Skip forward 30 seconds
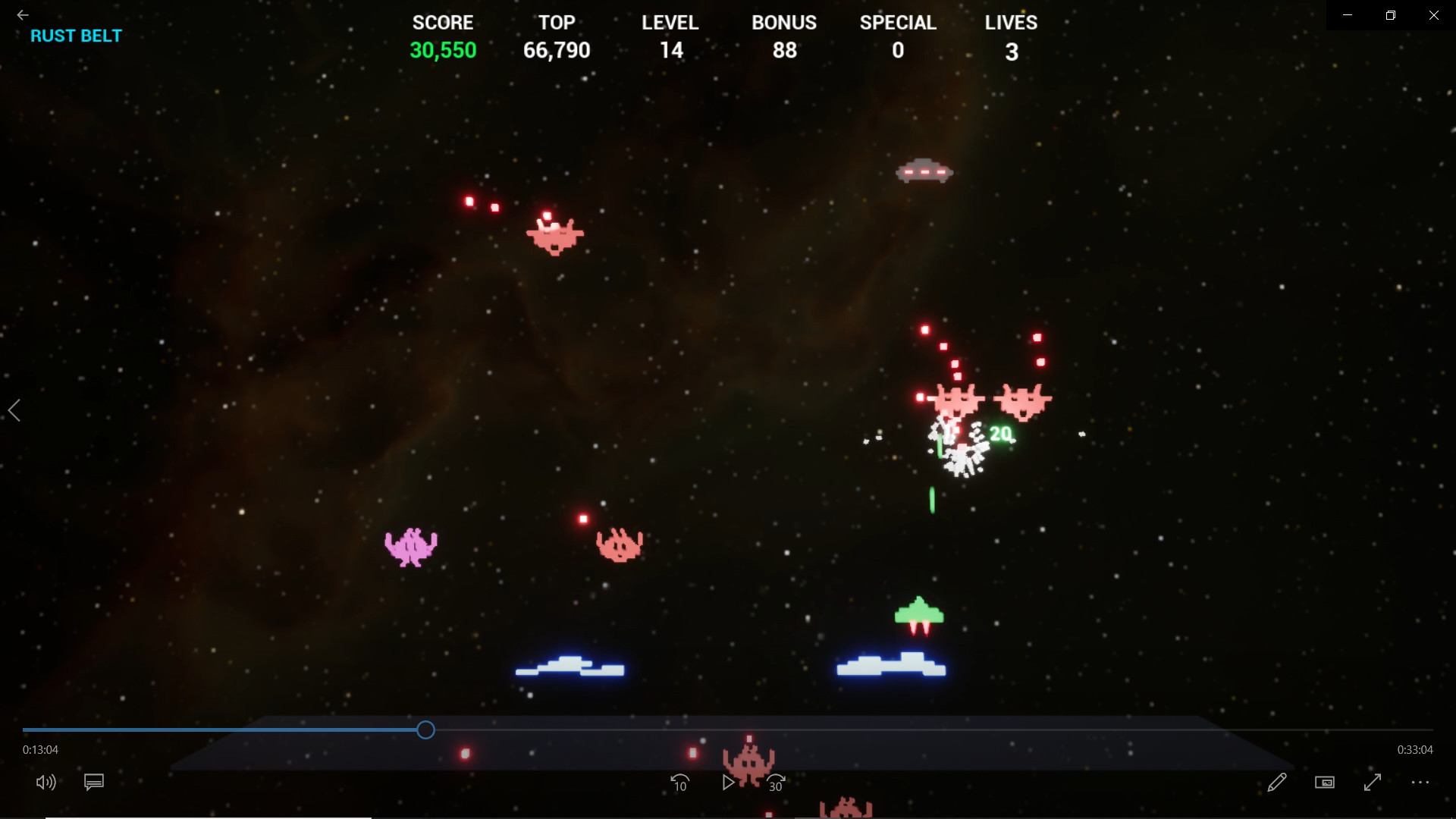 tap(776, 783)
